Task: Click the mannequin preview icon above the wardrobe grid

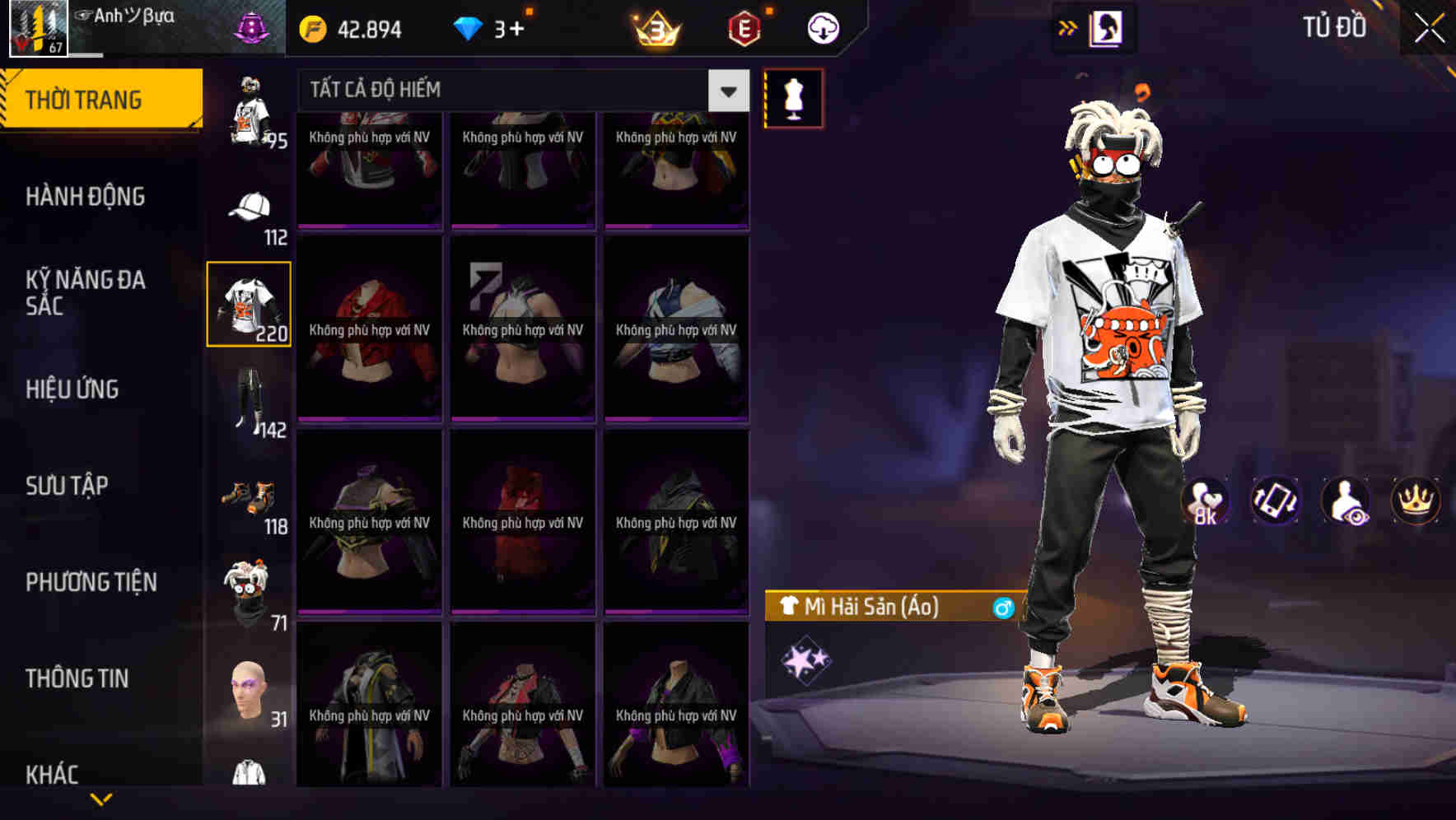Action: [x=793, y=97]
